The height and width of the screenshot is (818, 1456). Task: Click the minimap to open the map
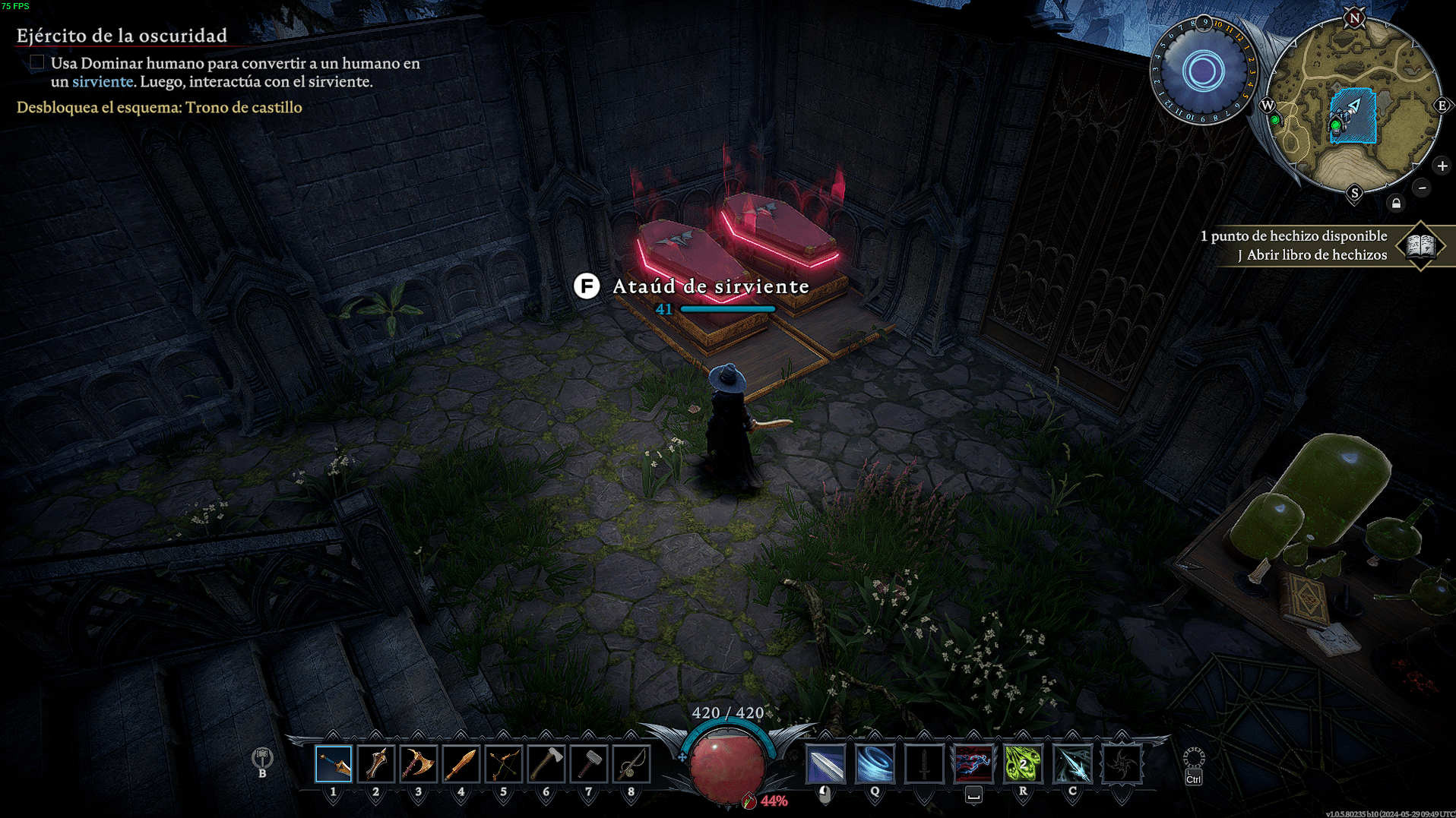point(1353,106)
